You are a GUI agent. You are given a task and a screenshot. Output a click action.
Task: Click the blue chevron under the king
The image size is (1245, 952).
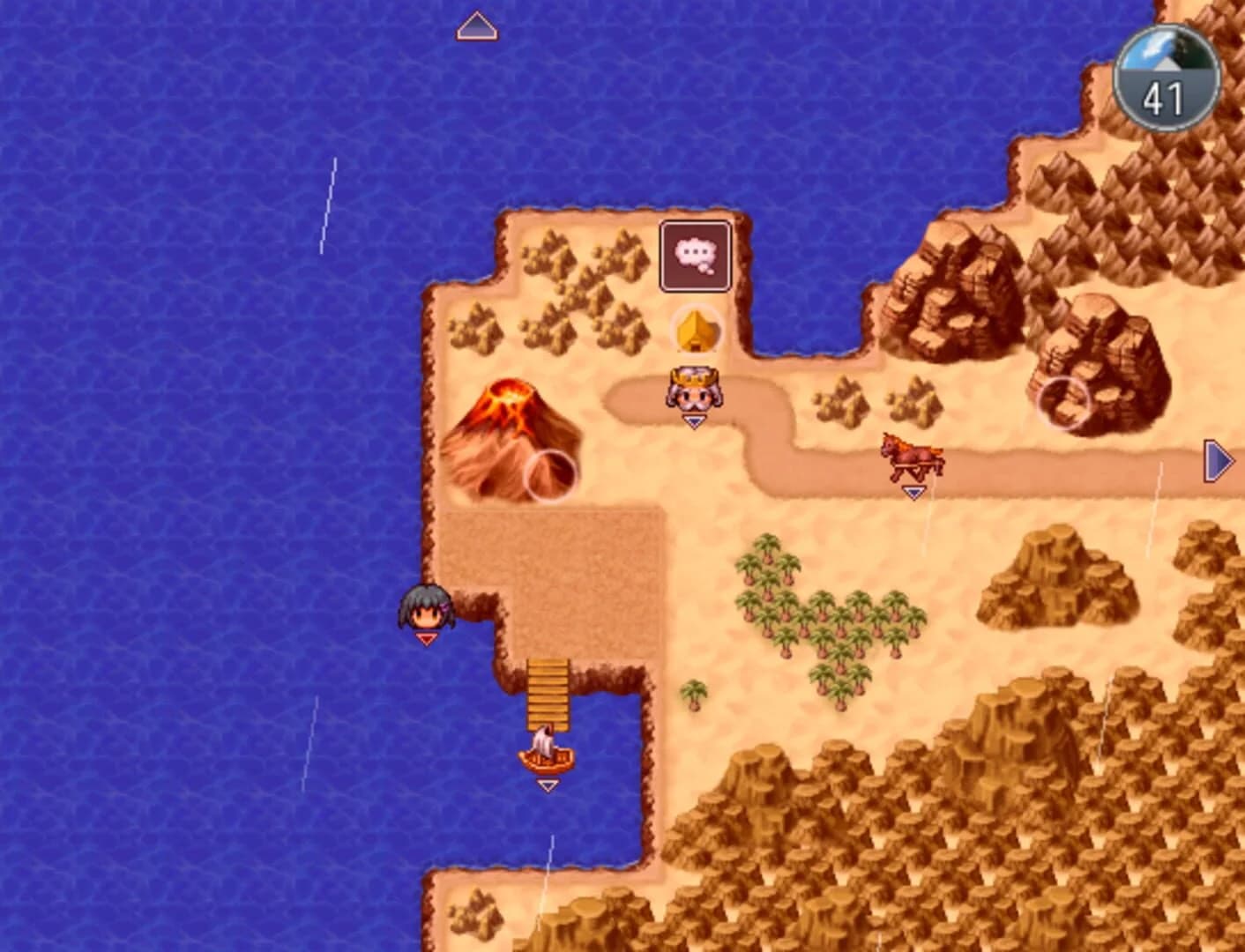[x=694, y=421]
